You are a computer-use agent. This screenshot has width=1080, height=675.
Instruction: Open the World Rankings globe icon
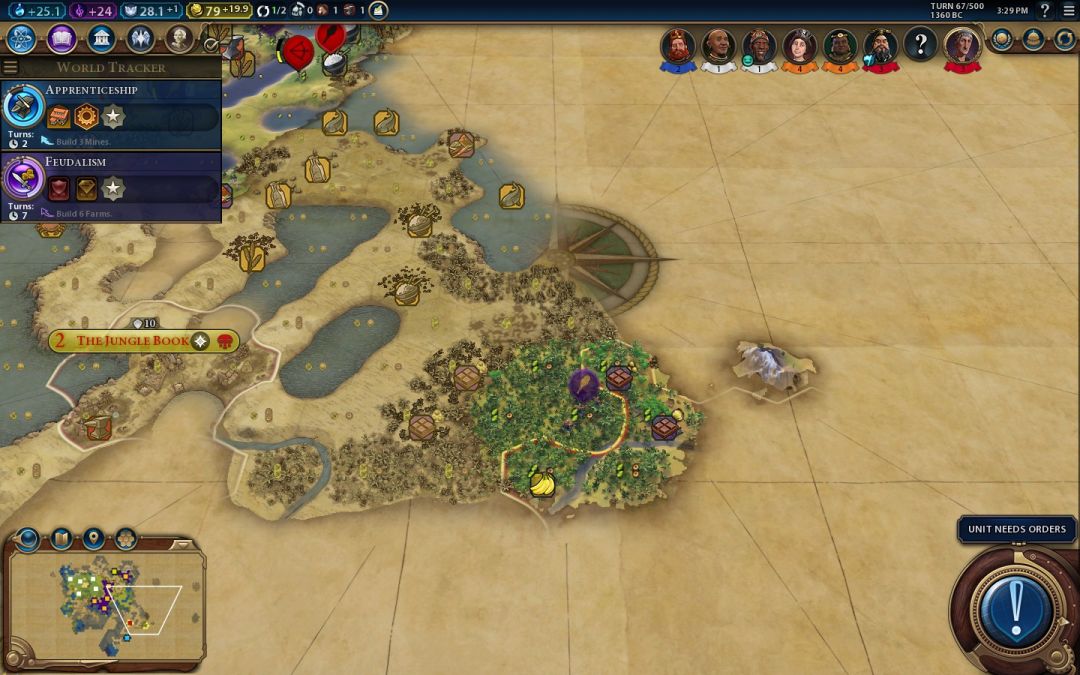point(1001,39)
